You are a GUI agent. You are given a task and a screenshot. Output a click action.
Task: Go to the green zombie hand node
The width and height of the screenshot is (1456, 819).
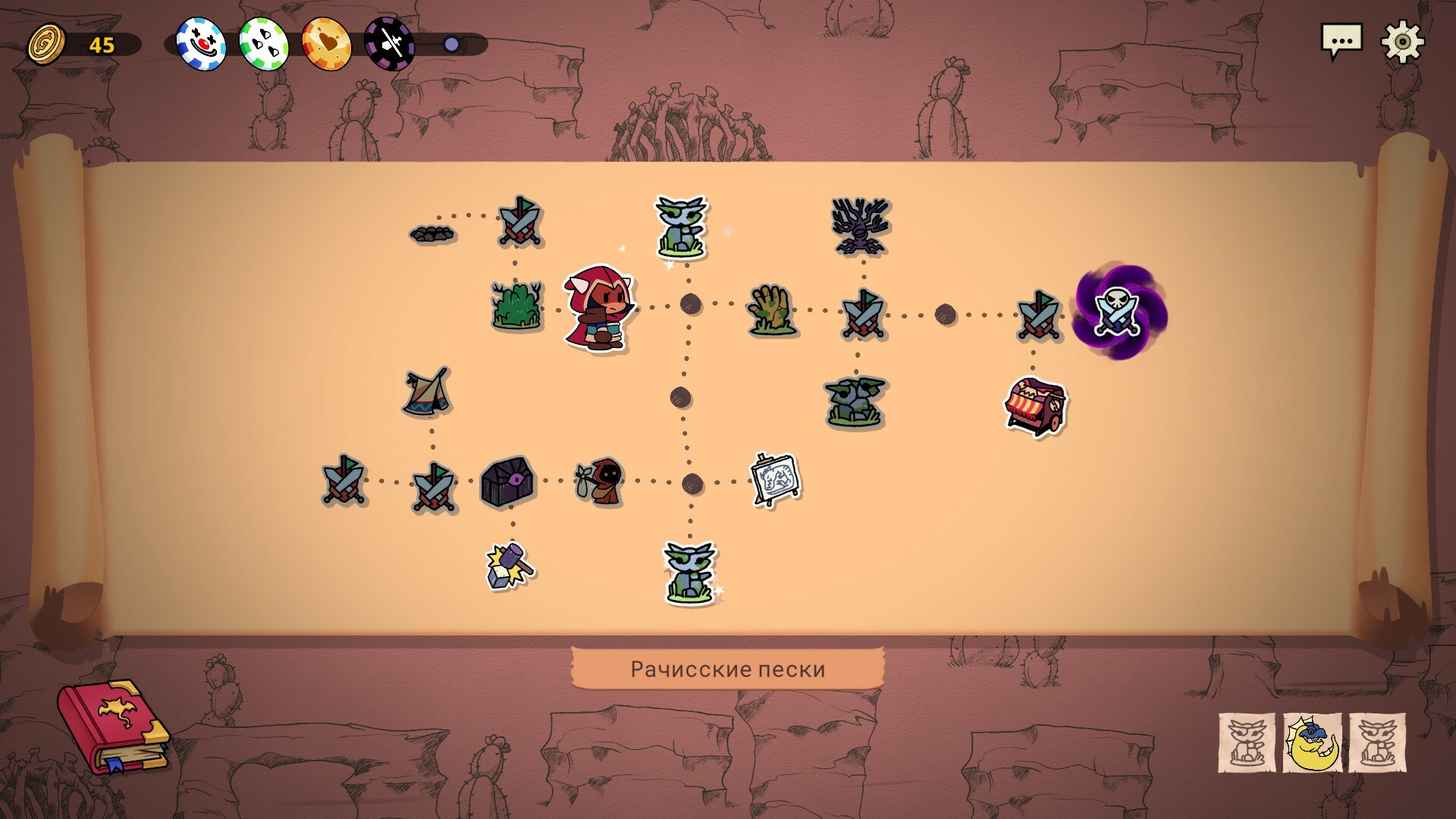pyautogui.click(x=770, y=310)
